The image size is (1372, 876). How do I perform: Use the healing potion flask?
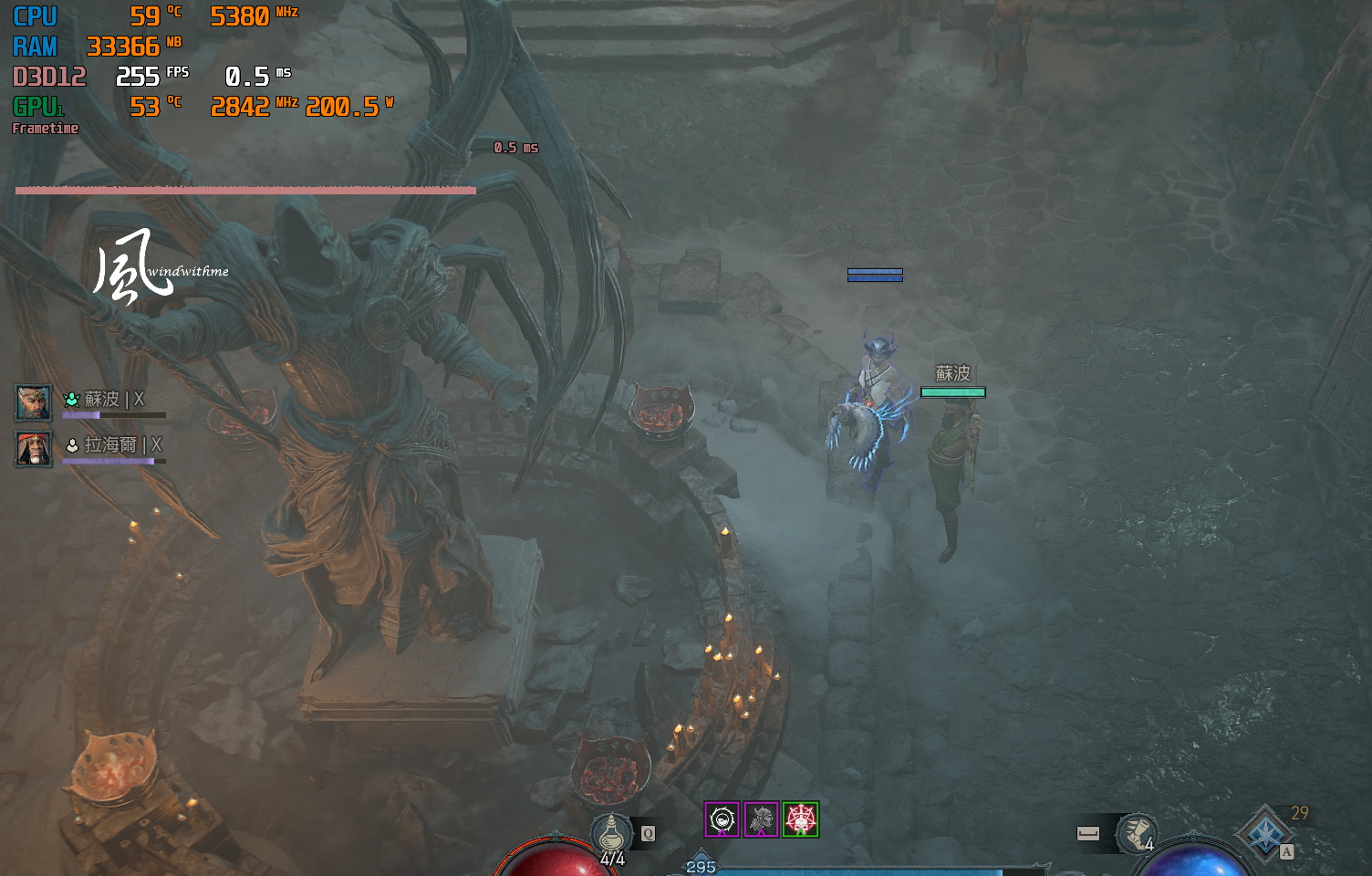pos(612,833)
